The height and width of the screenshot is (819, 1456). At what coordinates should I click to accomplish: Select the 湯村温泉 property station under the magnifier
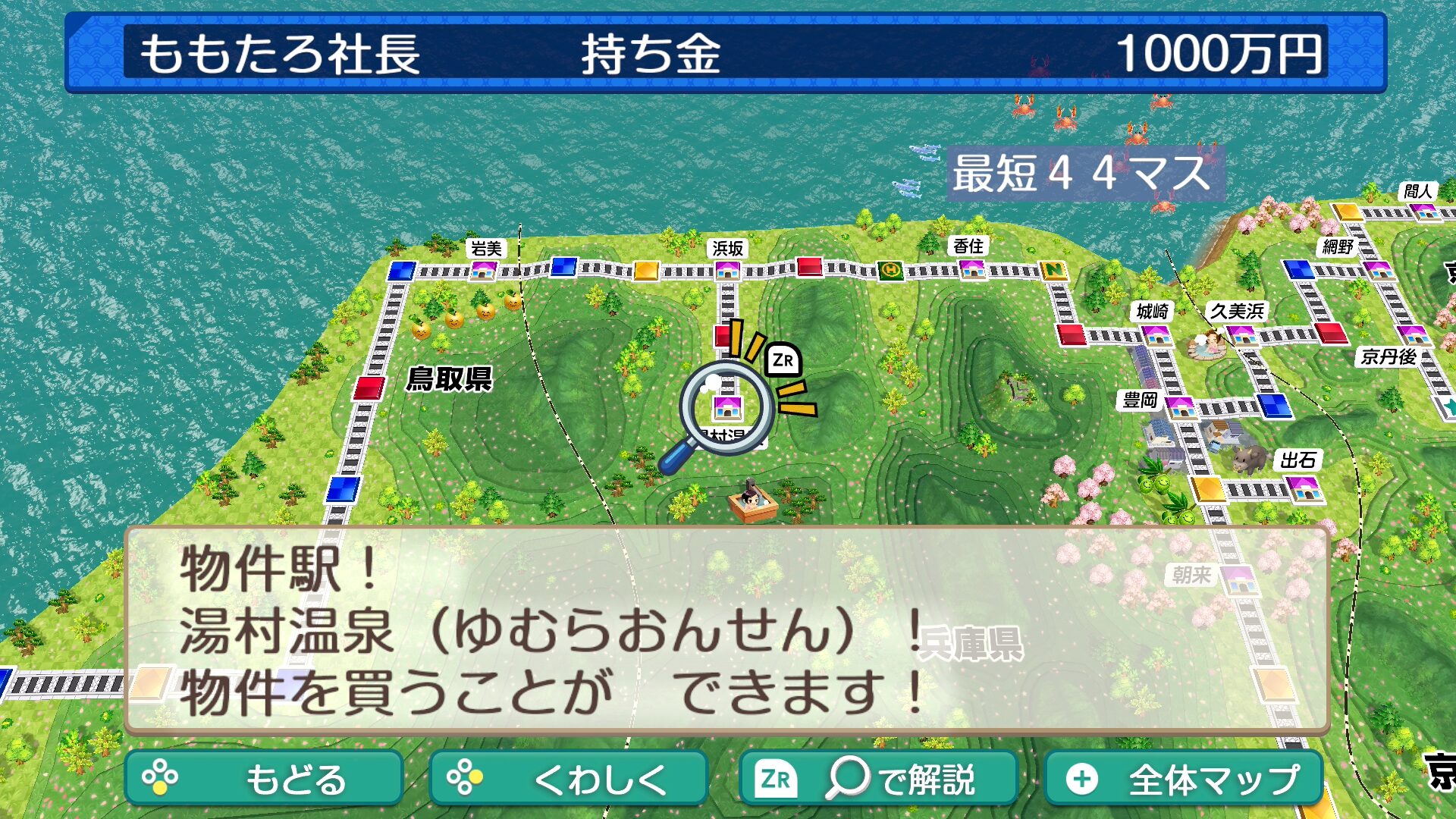tap(727, 409)
